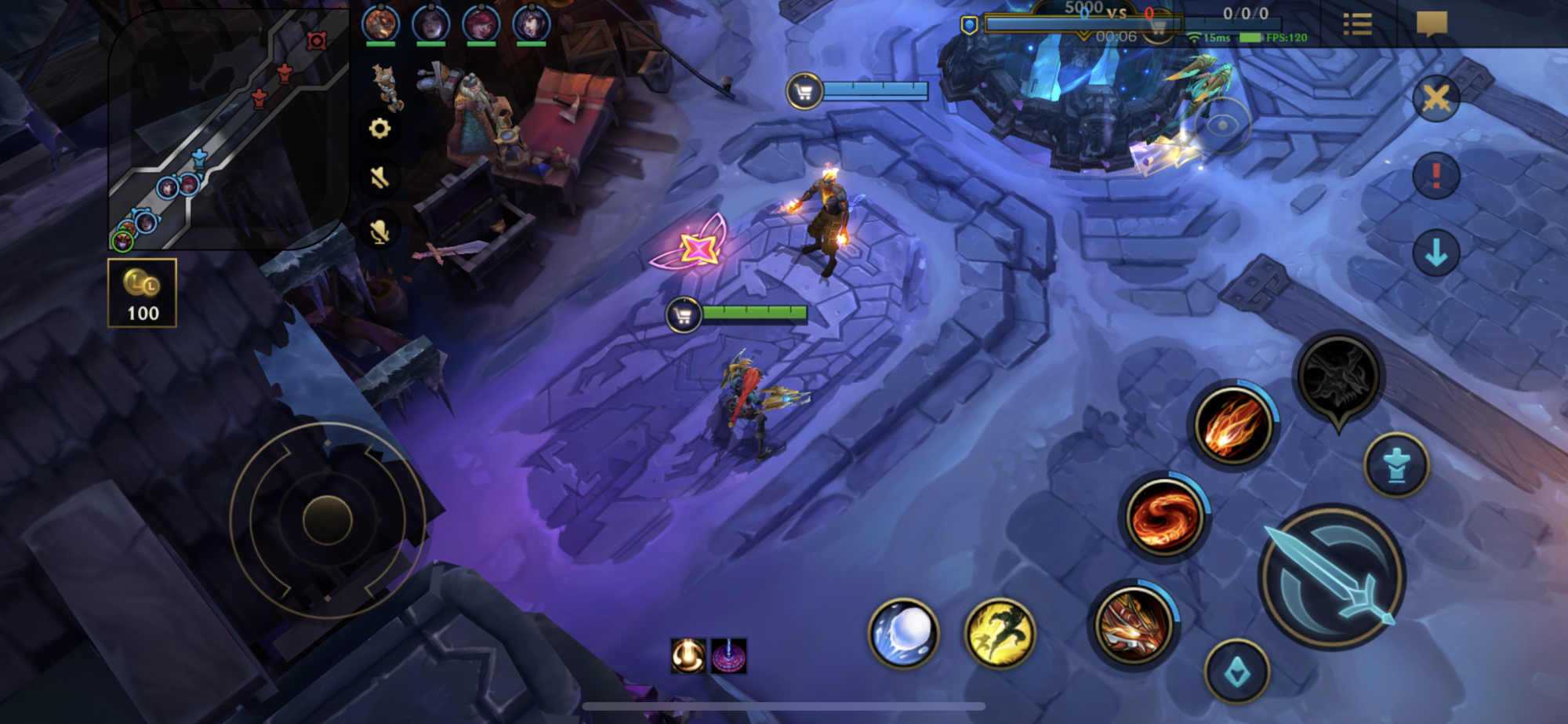
Task: Open the gear settings menu
Action: [379, 128]
